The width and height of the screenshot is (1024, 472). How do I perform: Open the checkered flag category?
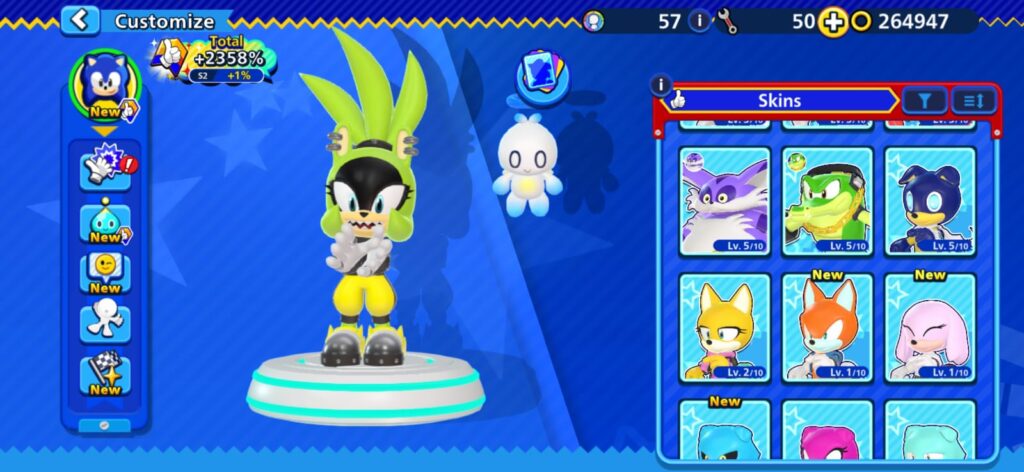[x=105, y=374]
